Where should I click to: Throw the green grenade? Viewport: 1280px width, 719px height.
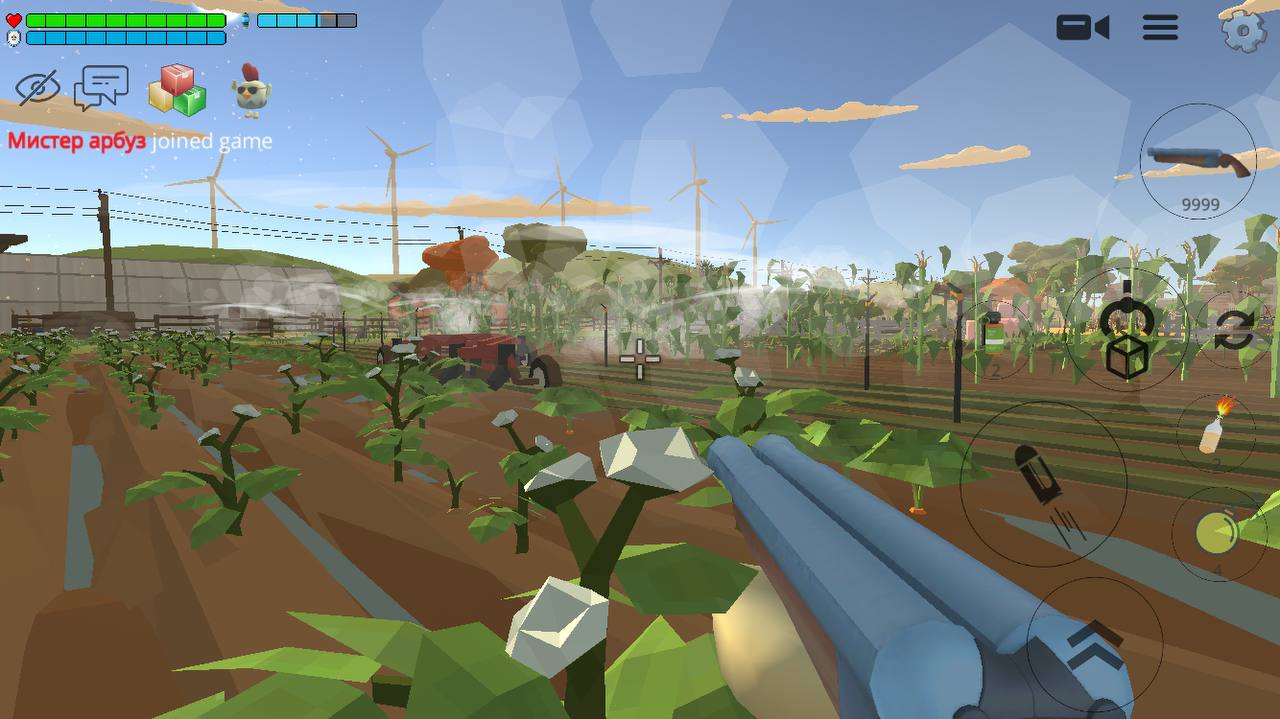pos(1217,534)
